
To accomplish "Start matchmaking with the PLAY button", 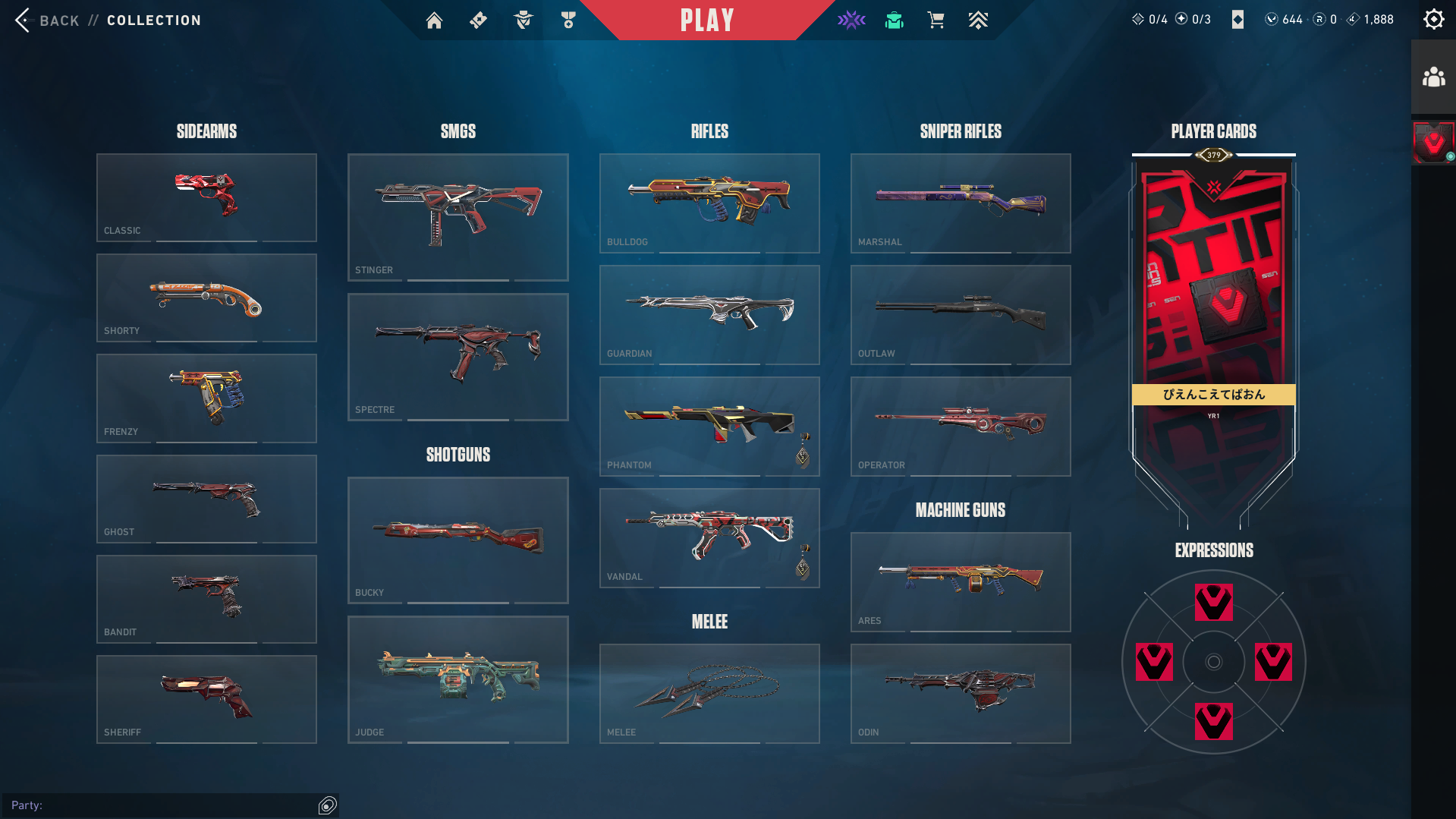I will click(706, 20).
